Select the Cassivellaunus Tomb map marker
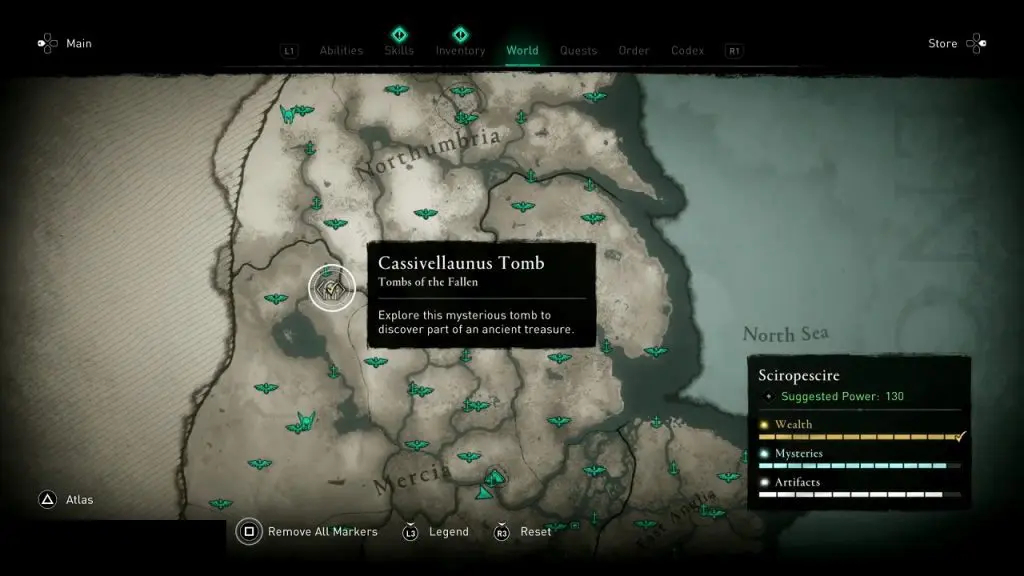The width and height of the screenshot is (1024, 576). (x=332, y=289)
